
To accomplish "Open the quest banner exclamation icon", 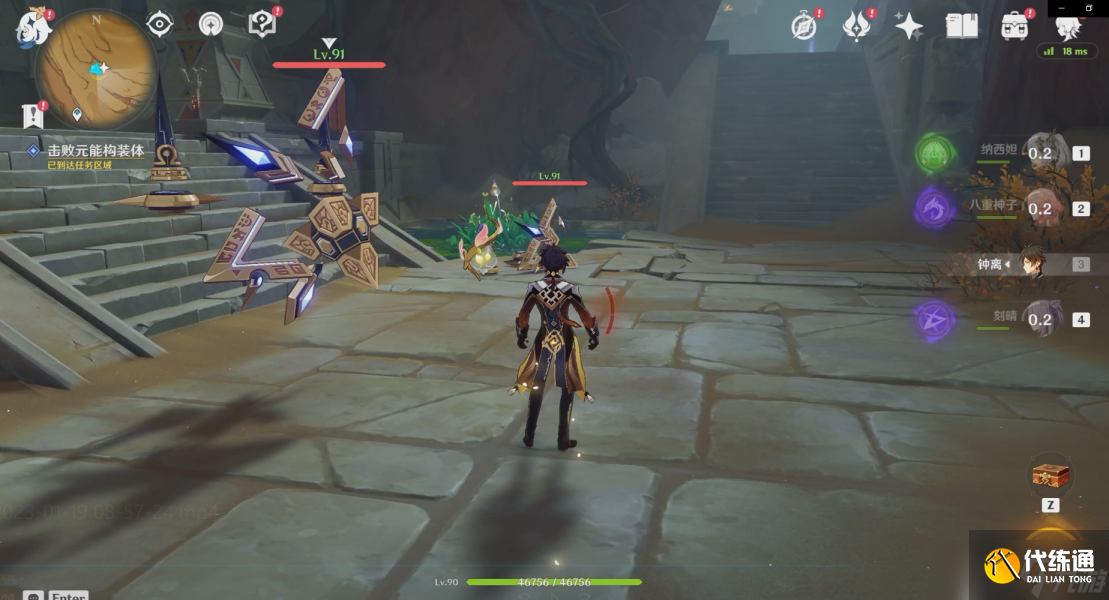I will pos(33,116).
